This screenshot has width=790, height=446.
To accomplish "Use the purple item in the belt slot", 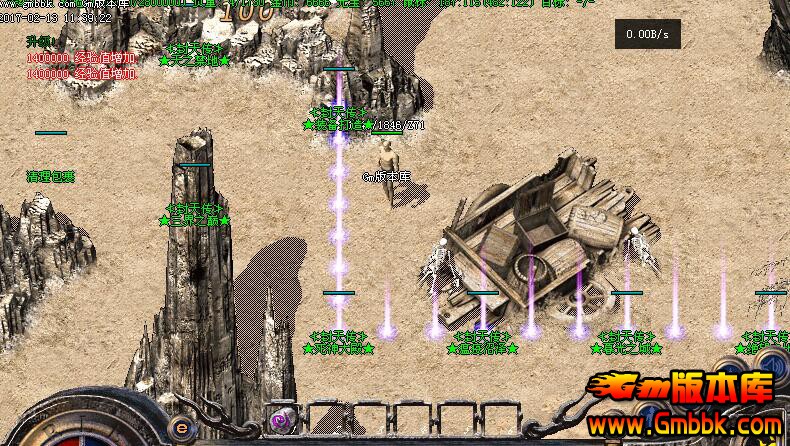I will tap(281, 420).
